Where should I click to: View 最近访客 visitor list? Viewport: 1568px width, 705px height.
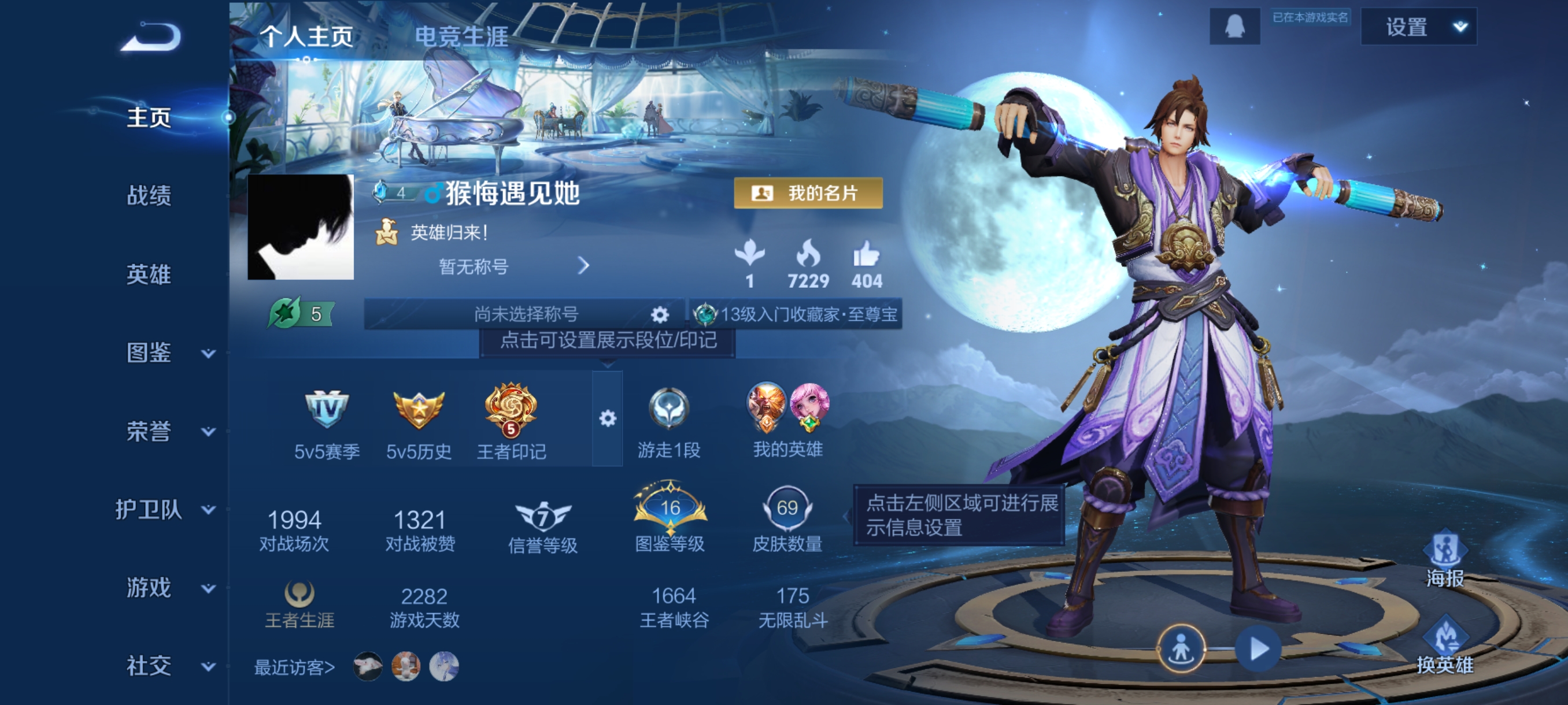point(295,667)
